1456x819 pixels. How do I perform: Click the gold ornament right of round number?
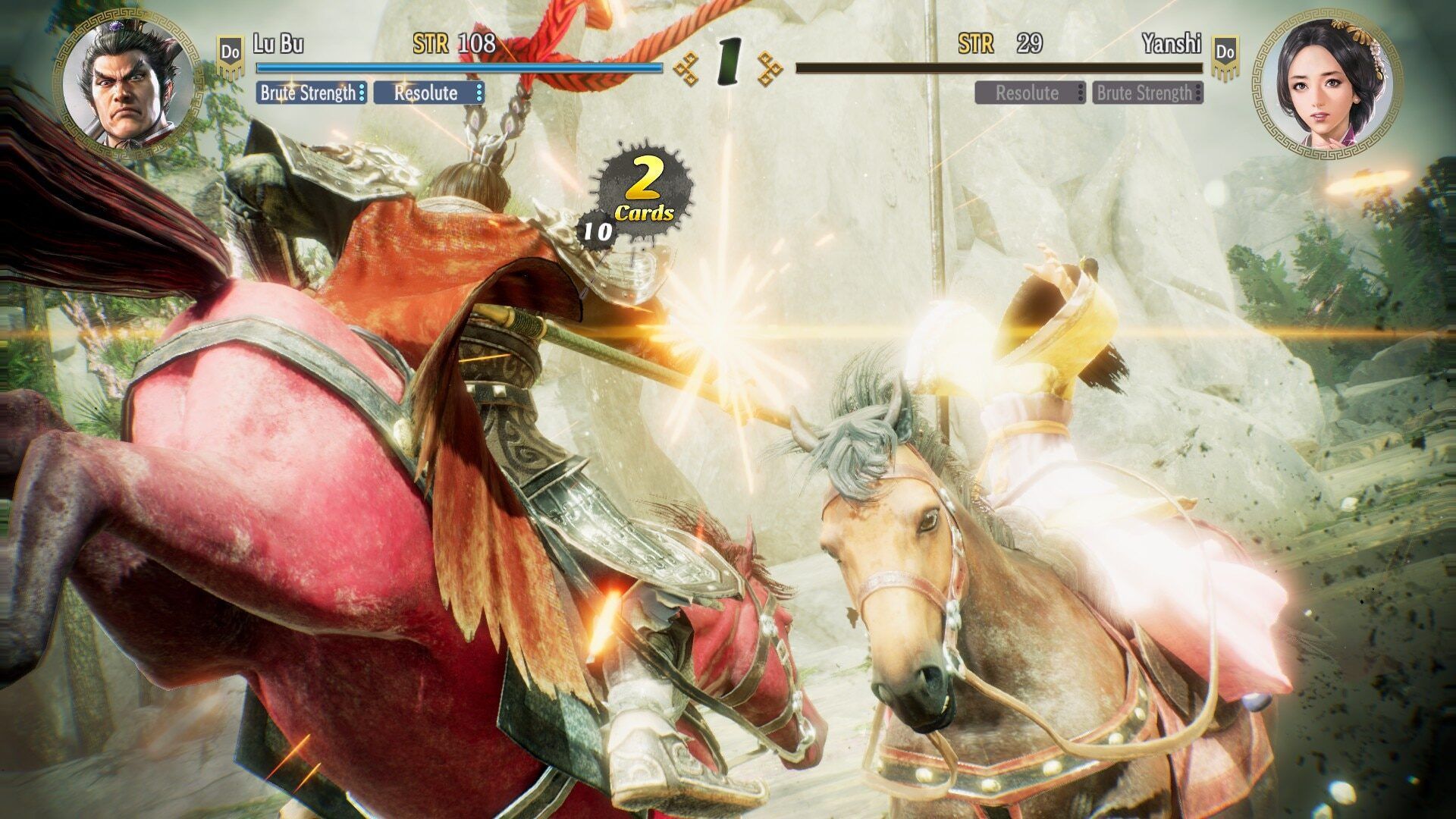pyautogui.click(x=768, y=67)
